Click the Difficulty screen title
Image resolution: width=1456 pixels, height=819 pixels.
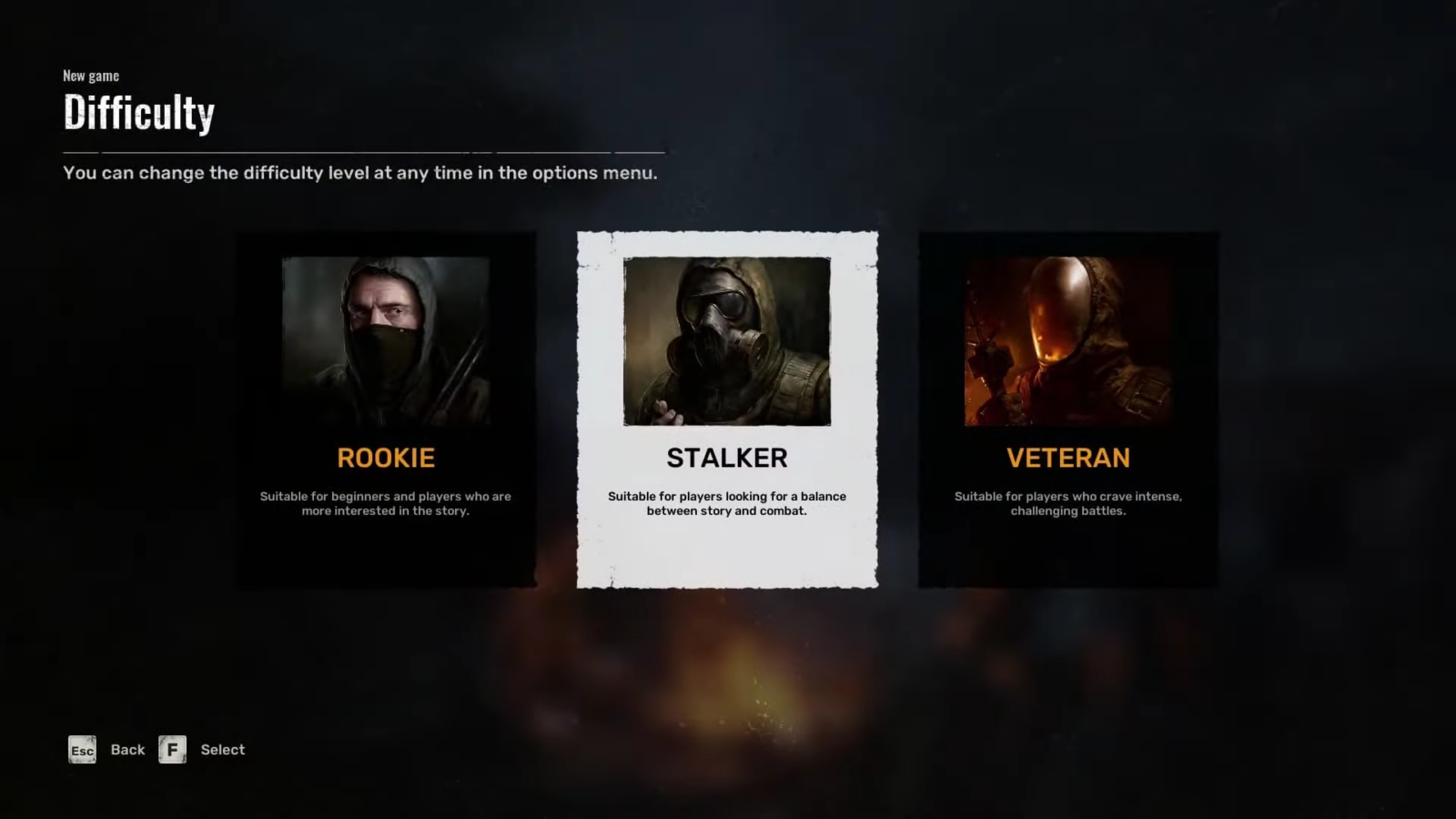[x=137, y=112]
